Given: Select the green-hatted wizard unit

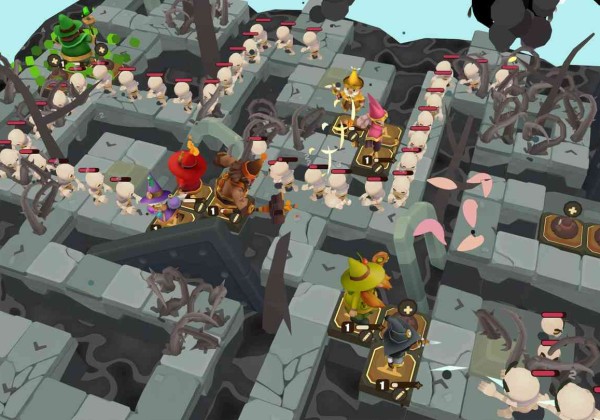Looking at the screenshot, I should pos(72,40).
